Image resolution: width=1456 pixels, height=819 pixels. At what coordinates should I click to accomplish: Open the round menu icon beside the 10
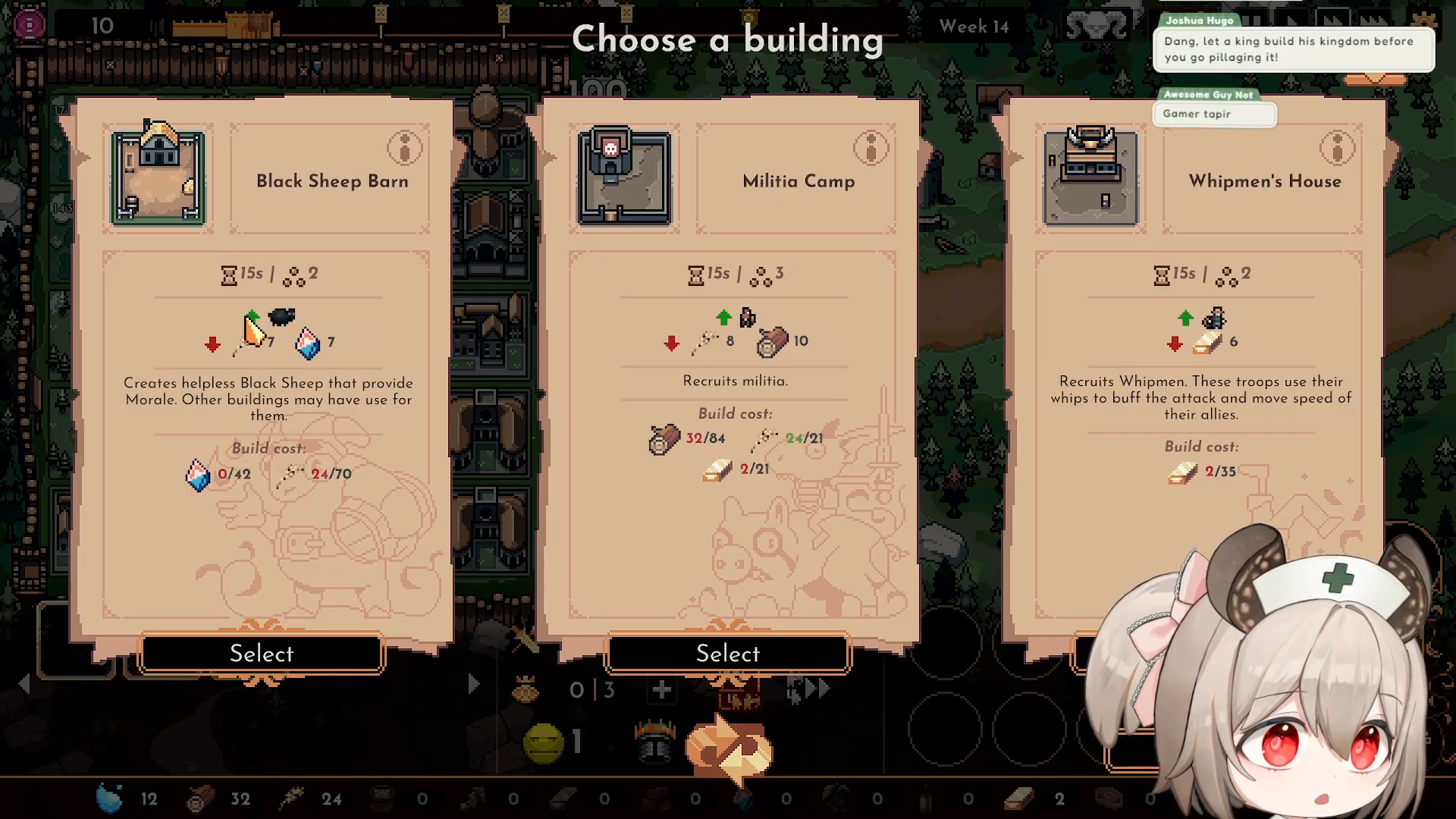[30, 25]
